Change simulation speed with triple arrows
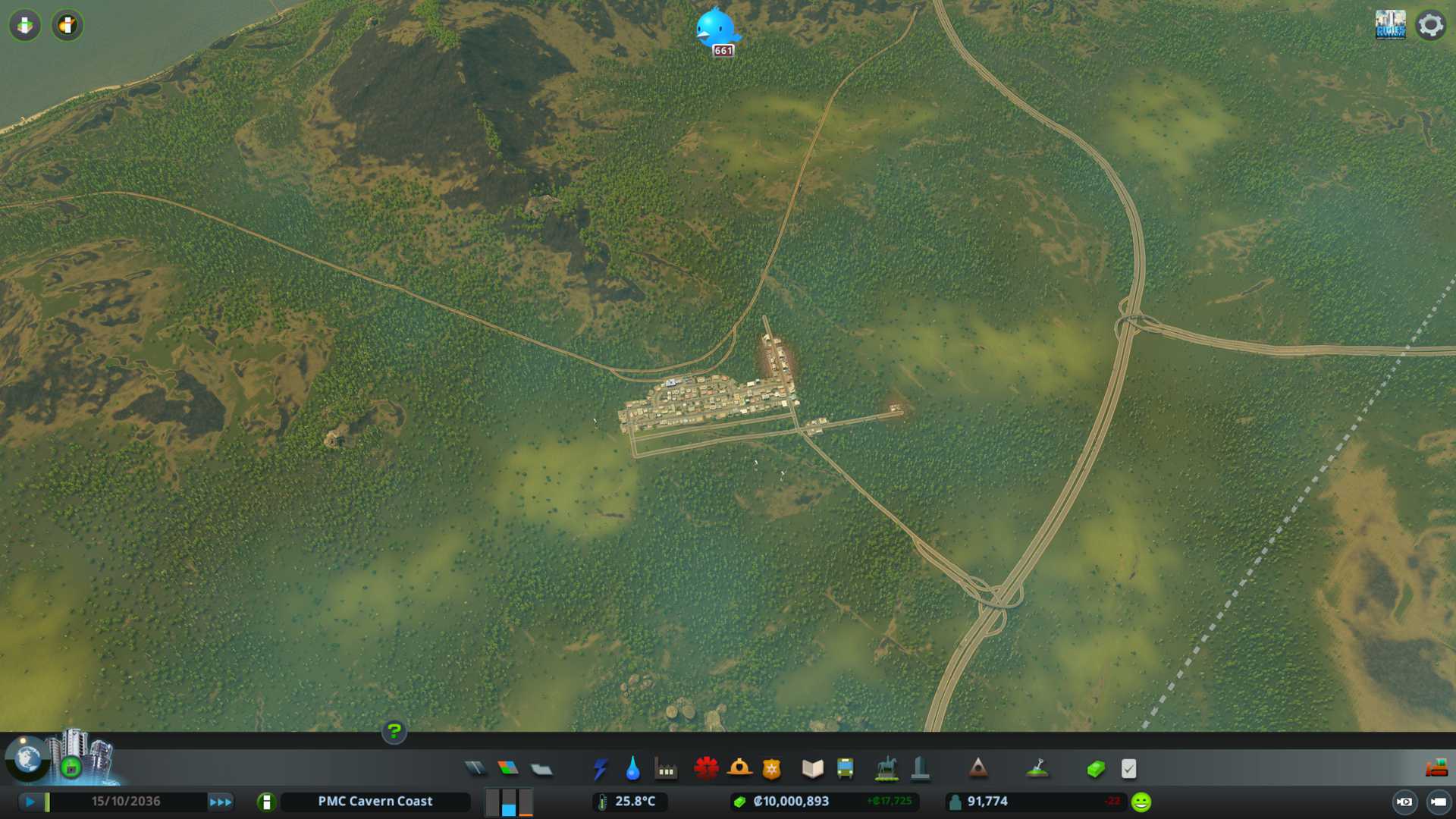Screen dimensions: 1456x819 click(x=221, y=802)
